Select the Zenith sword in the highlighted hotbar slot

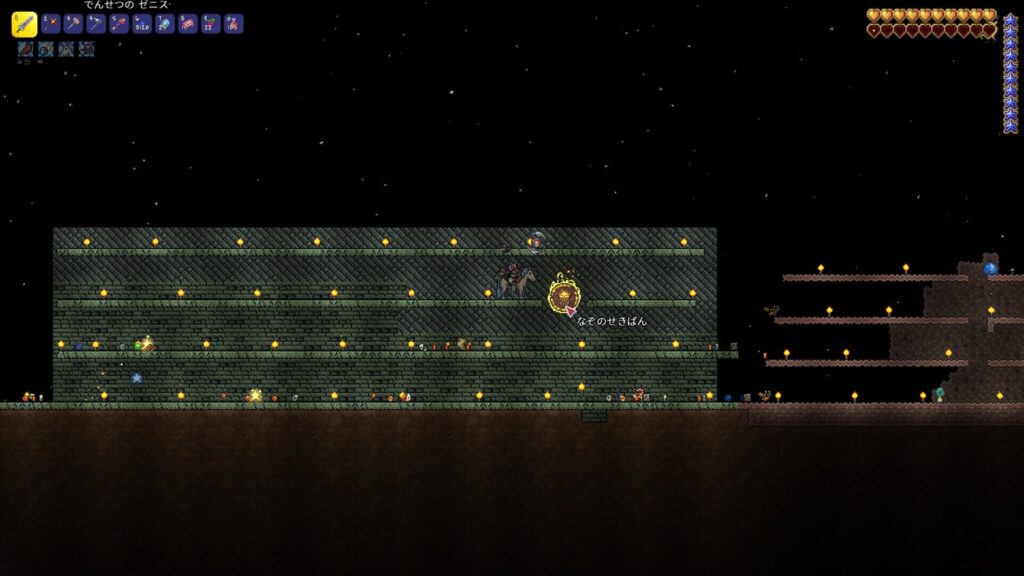pyautogui.click(x=24, y=25)
